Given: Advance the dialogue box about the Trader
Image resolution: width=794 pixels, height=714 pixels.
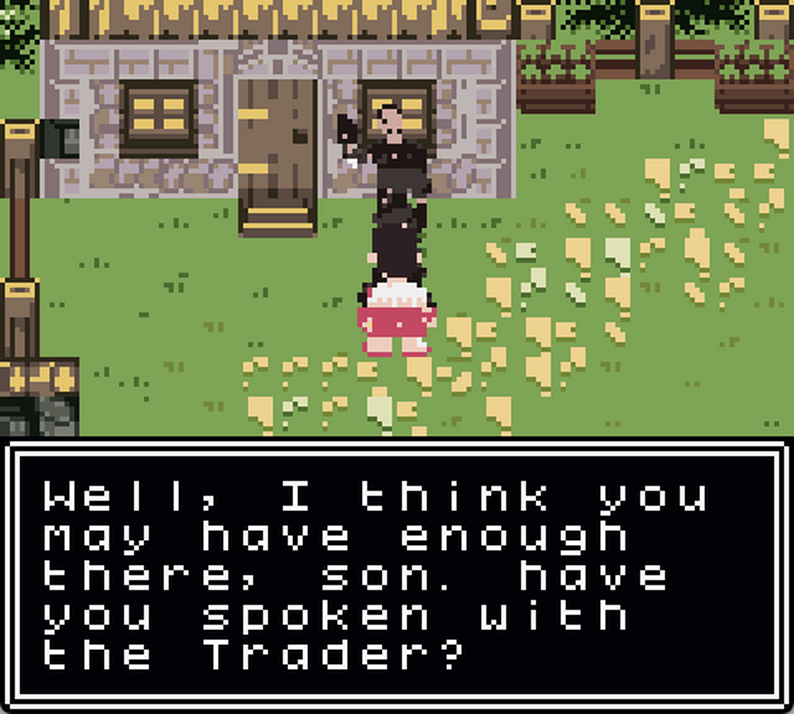Looking at the screenshot, I should (396, 576).
